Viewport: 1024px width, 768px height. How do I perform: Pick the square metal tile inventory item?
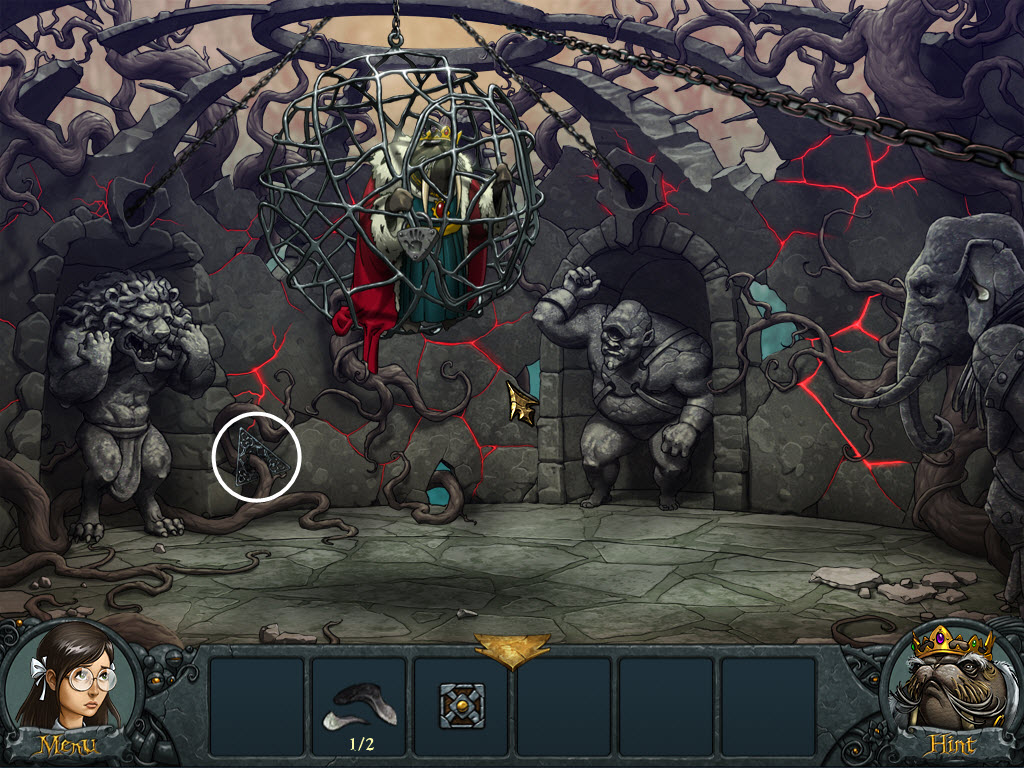tap(462, 705)
